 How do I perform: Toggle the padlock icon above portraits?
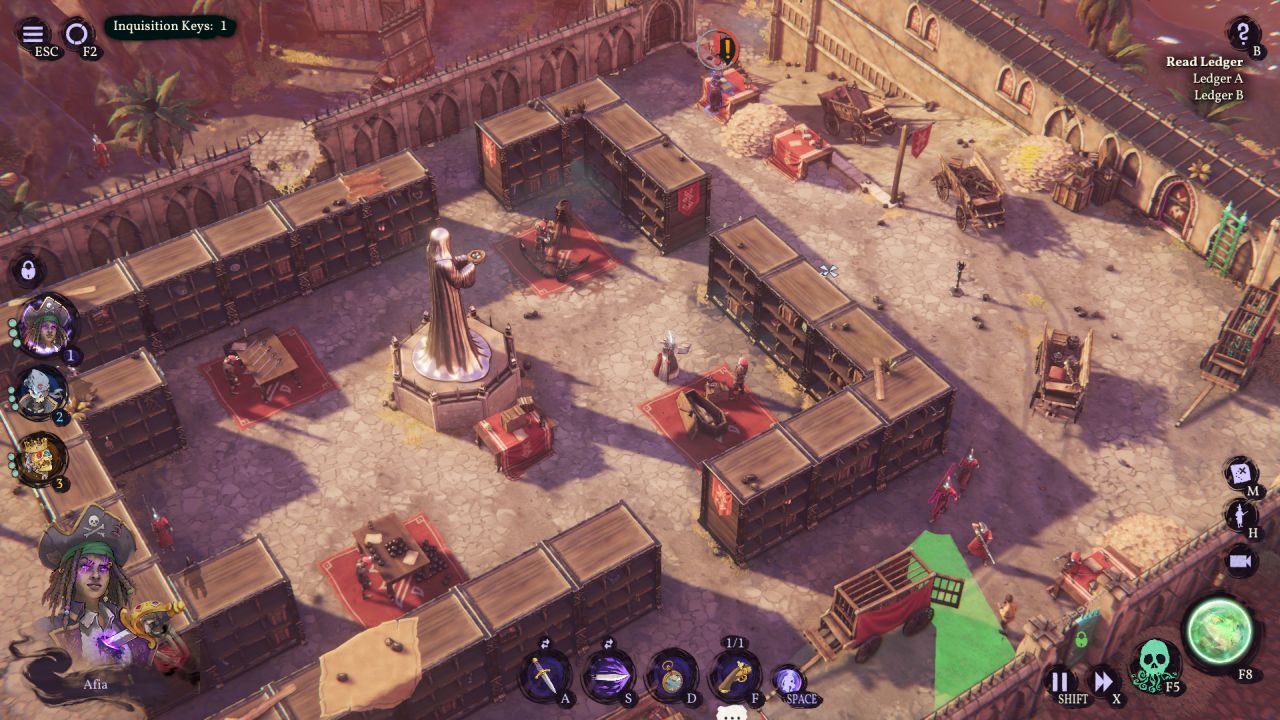coord(28,270)
